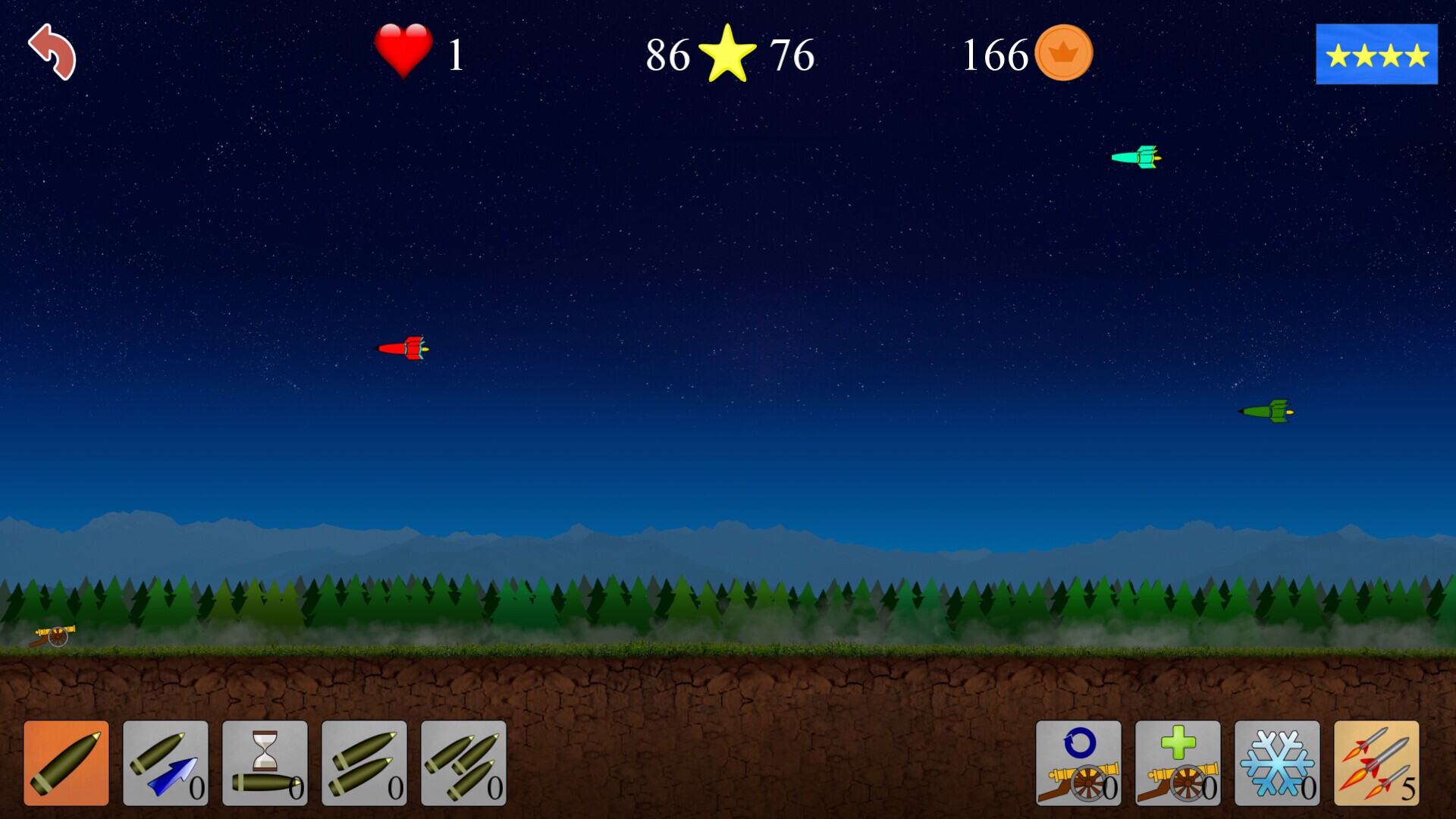
Task: Select the triple-shot shell ammo
Action: click(x=464, y=762)
